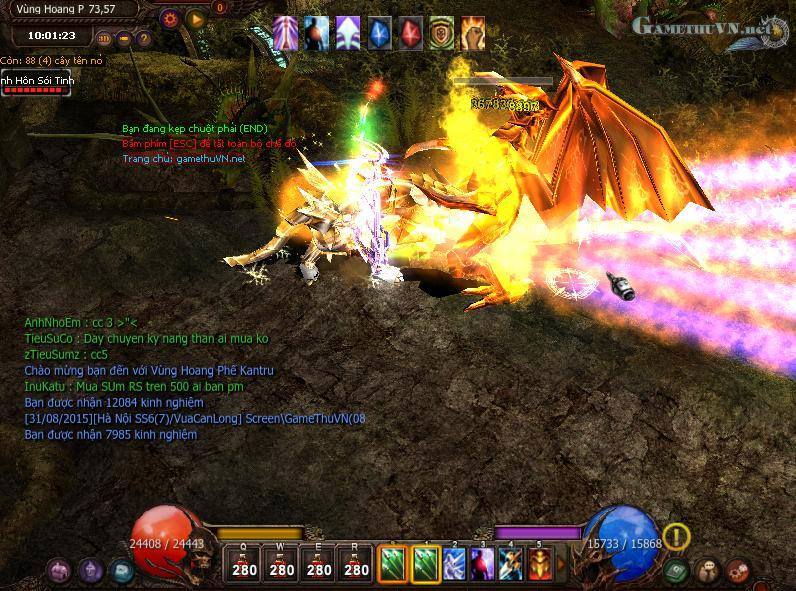Click the orange play arrow button

196,17
